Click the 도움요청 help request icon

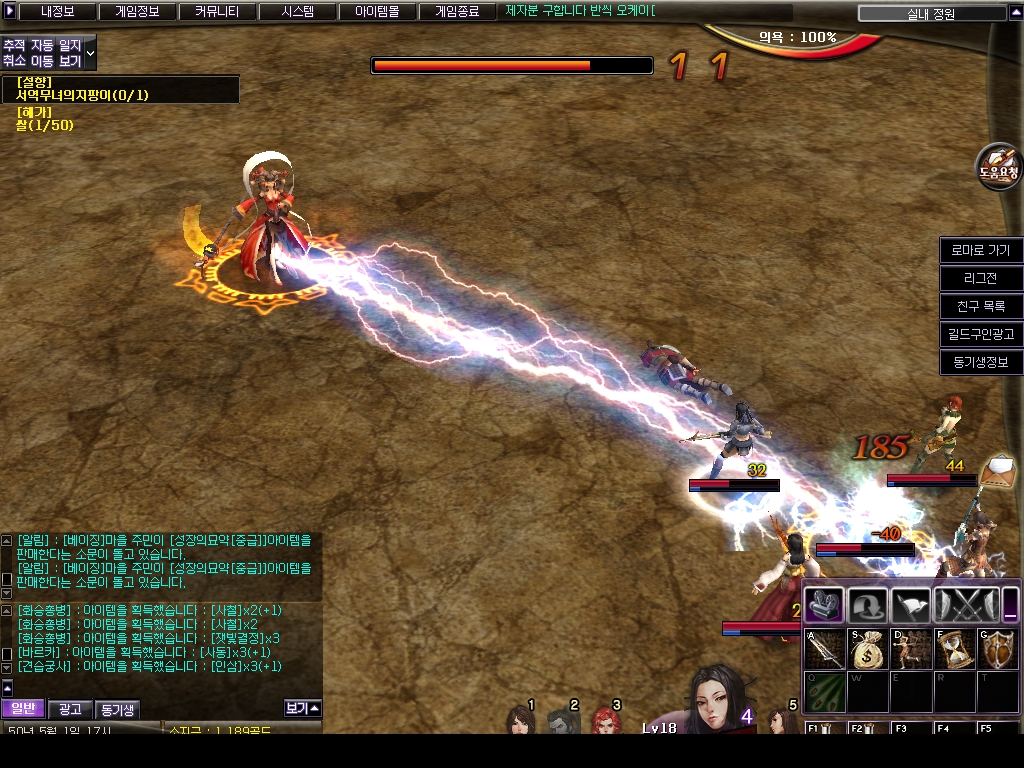tap(998, 167)
